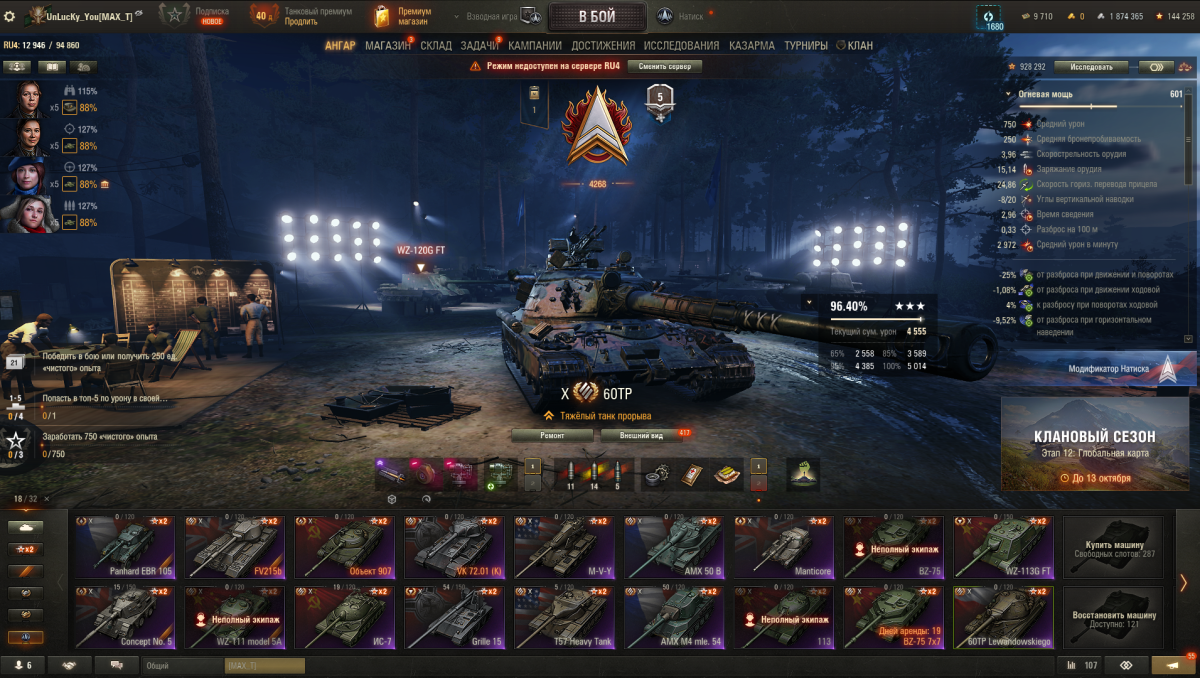
Task: Open the settings gear menu
Action: 10,17
